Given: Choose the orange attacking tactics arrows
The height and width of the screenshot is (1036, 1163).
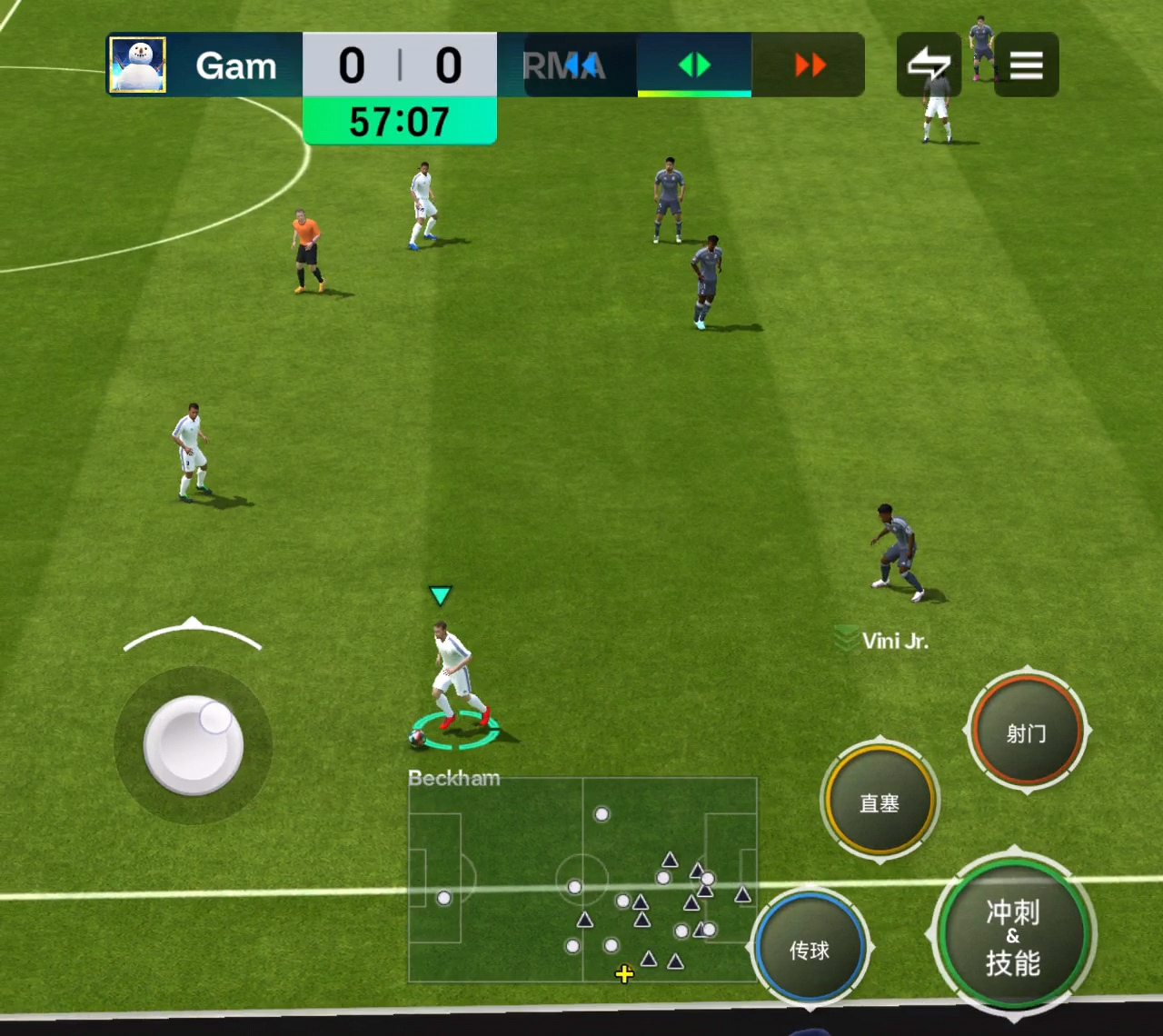Looking at the screenshot, I should coord(809,65).
